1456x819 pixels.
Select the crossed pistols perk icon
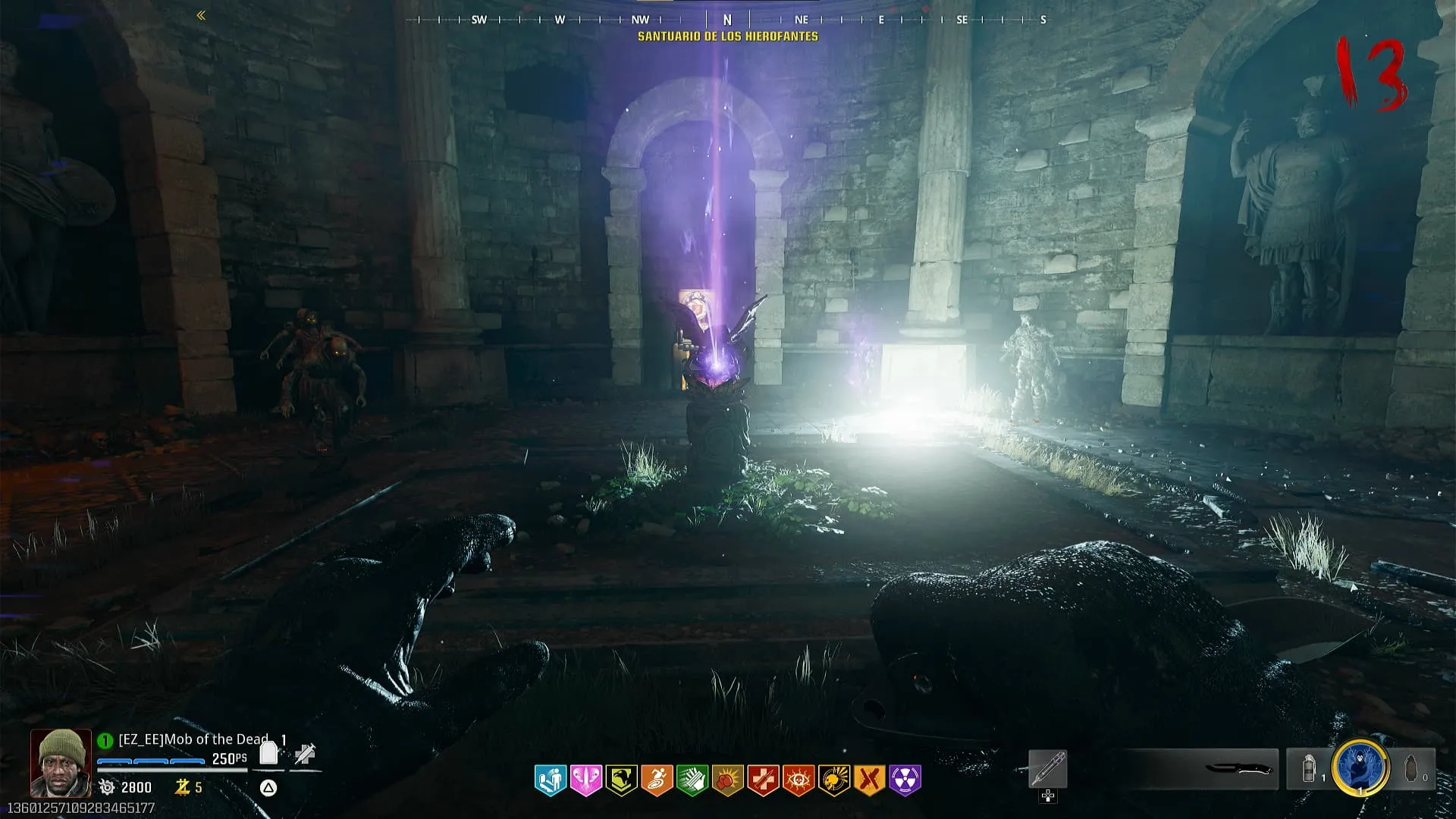pos(869,780)
